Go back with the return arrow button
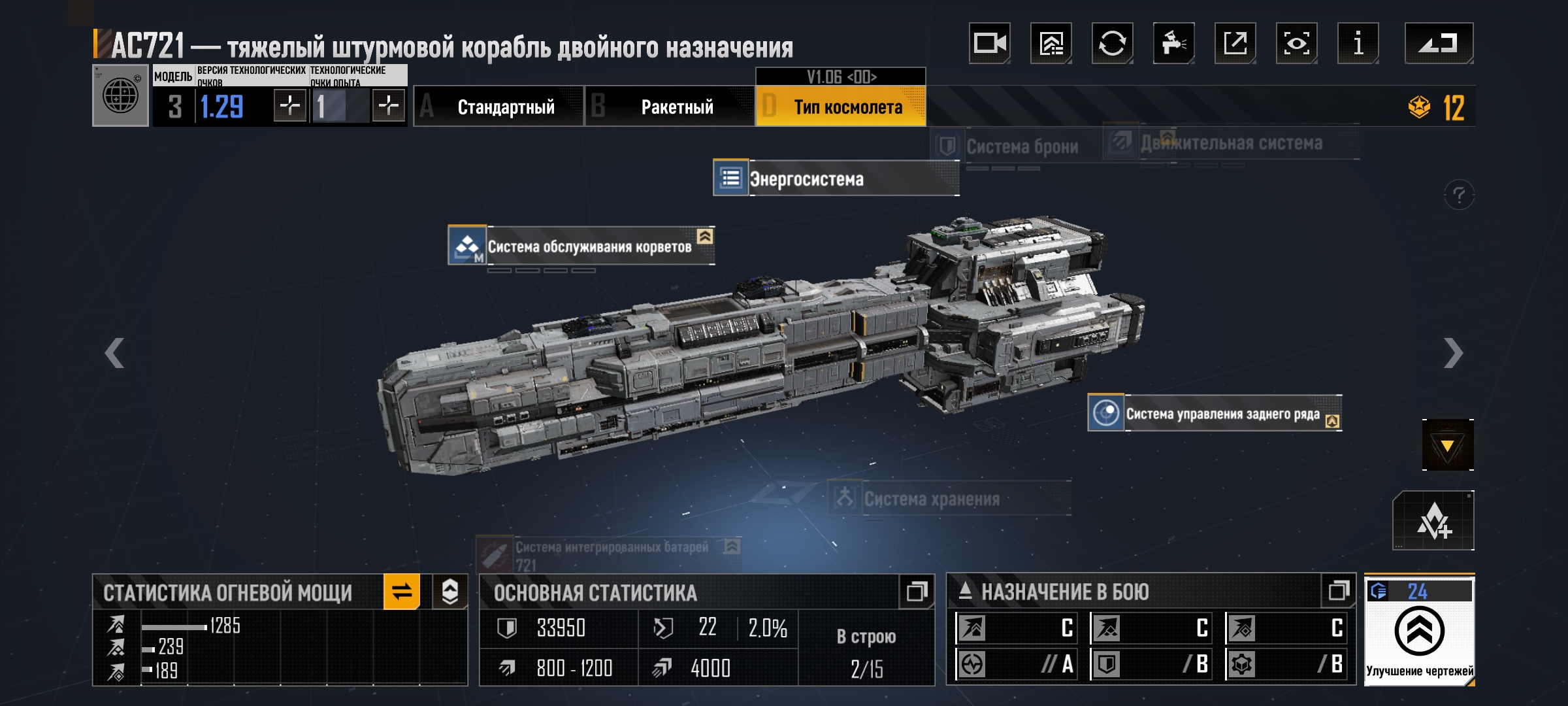The width and height of the screenshot is (1568, 706). pos(1438,44)
